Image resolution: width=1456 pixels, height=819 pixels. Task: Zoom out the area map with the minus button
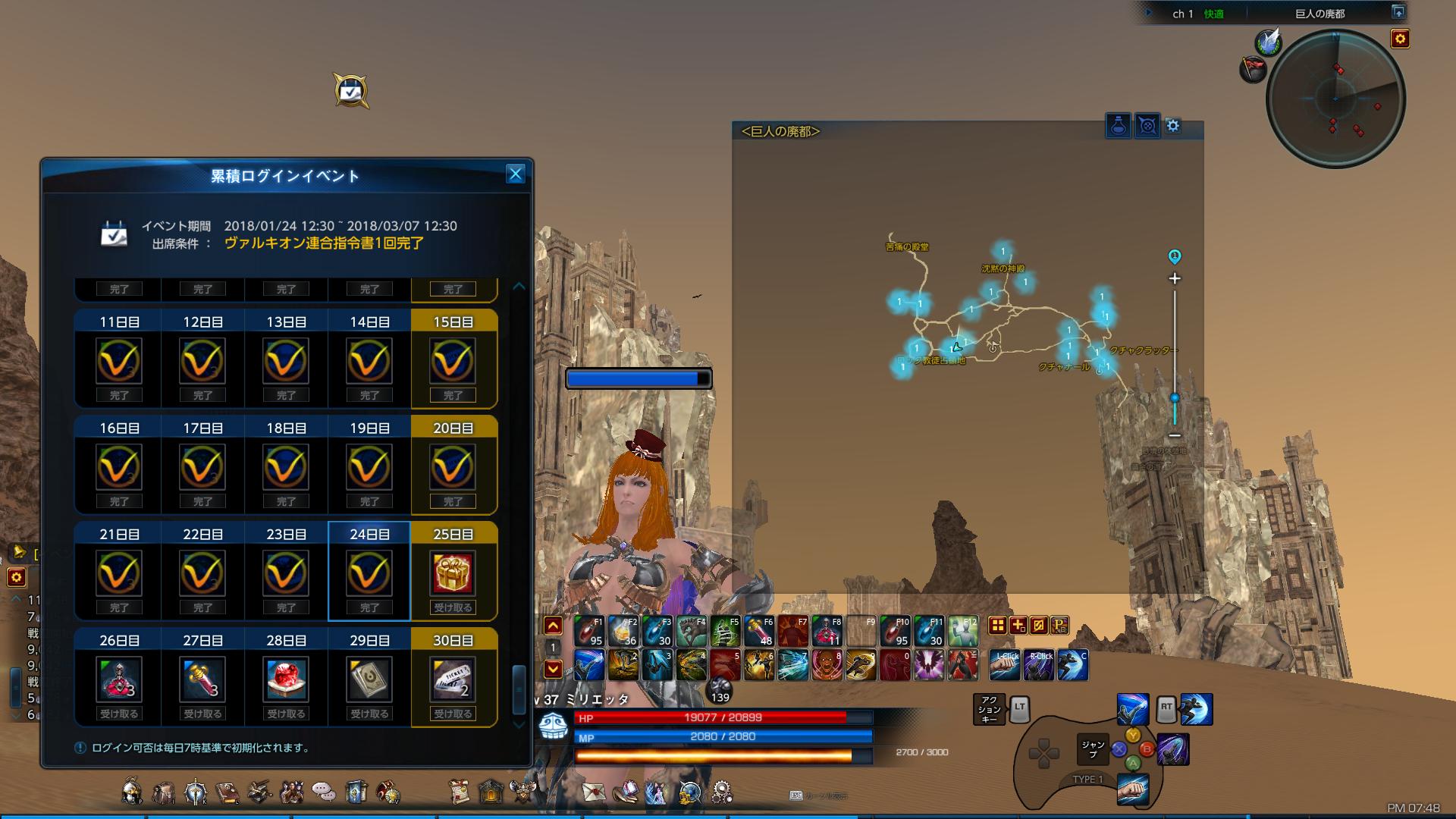tap(1175, 435)
